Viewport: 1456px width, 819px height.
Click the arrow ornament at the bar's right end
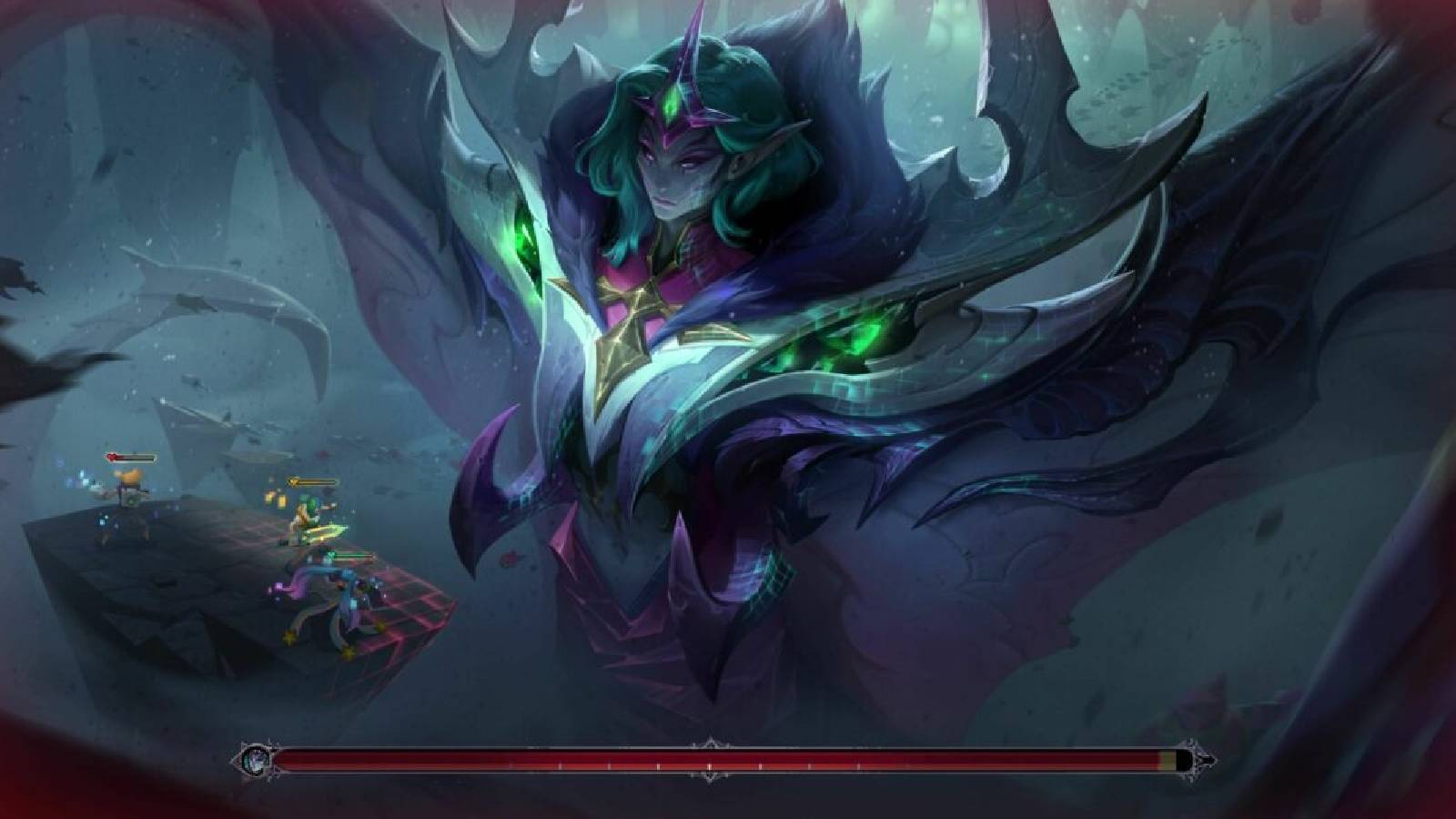(x=1208, y=760)
